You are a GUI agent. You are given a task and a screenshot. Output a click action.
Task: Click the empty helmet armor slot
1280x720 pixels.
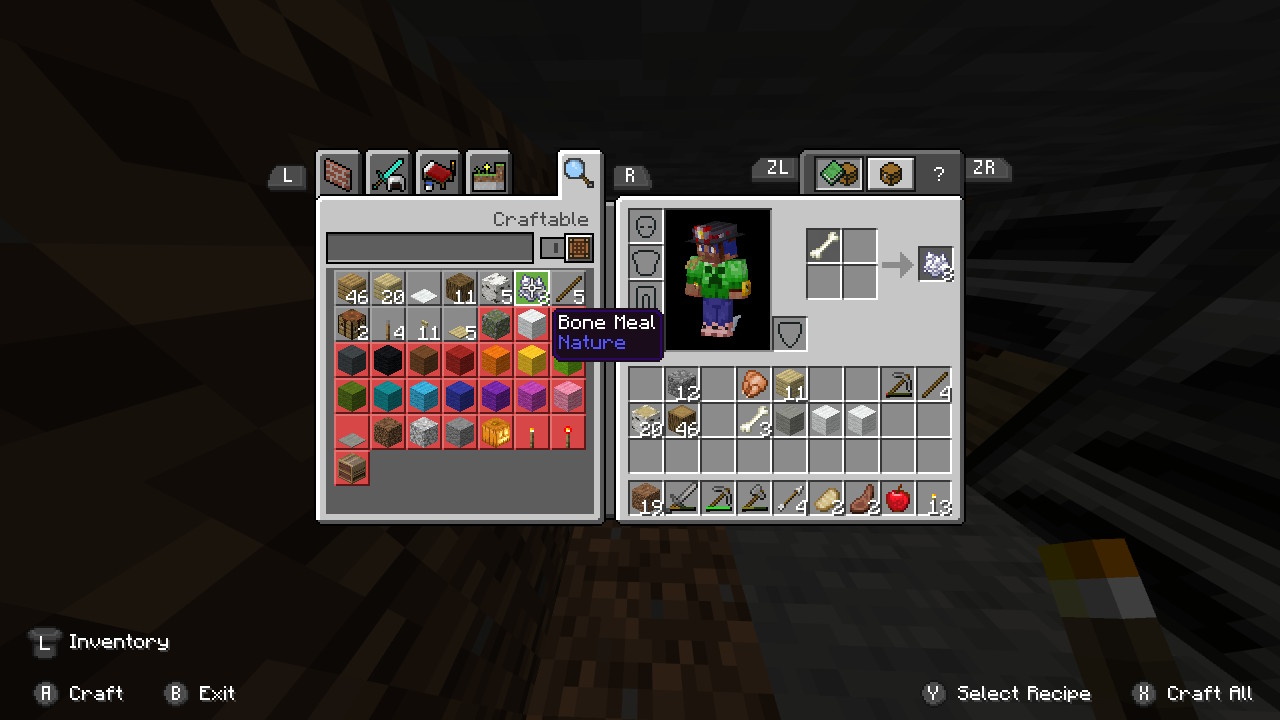(646, 226)
